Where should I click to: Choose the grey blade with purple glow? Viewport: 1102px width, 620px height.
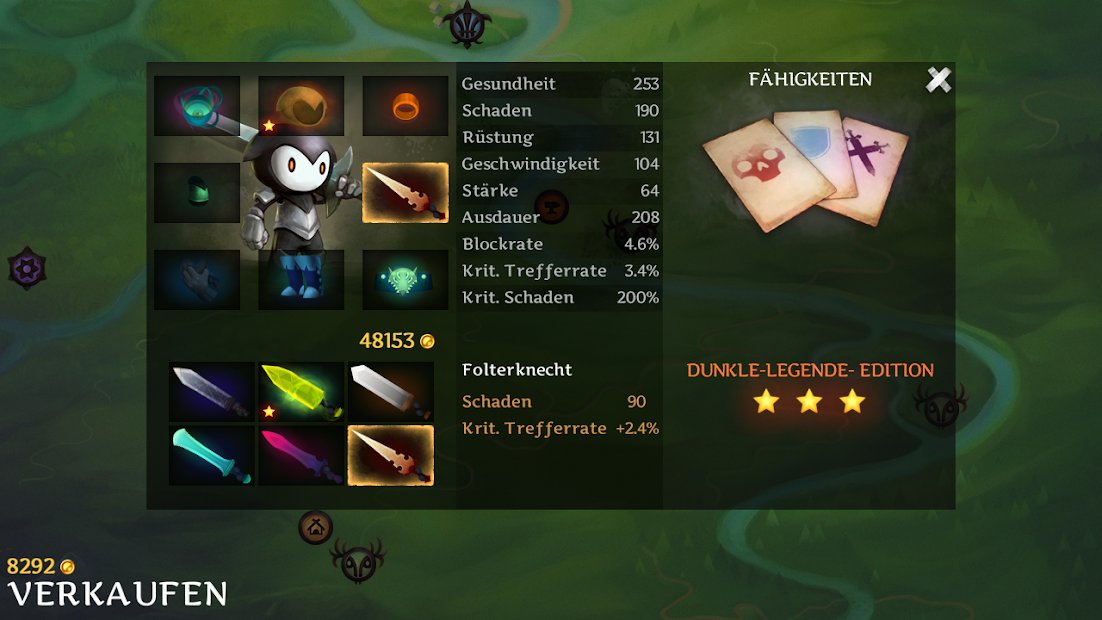[x=211, y=392]
